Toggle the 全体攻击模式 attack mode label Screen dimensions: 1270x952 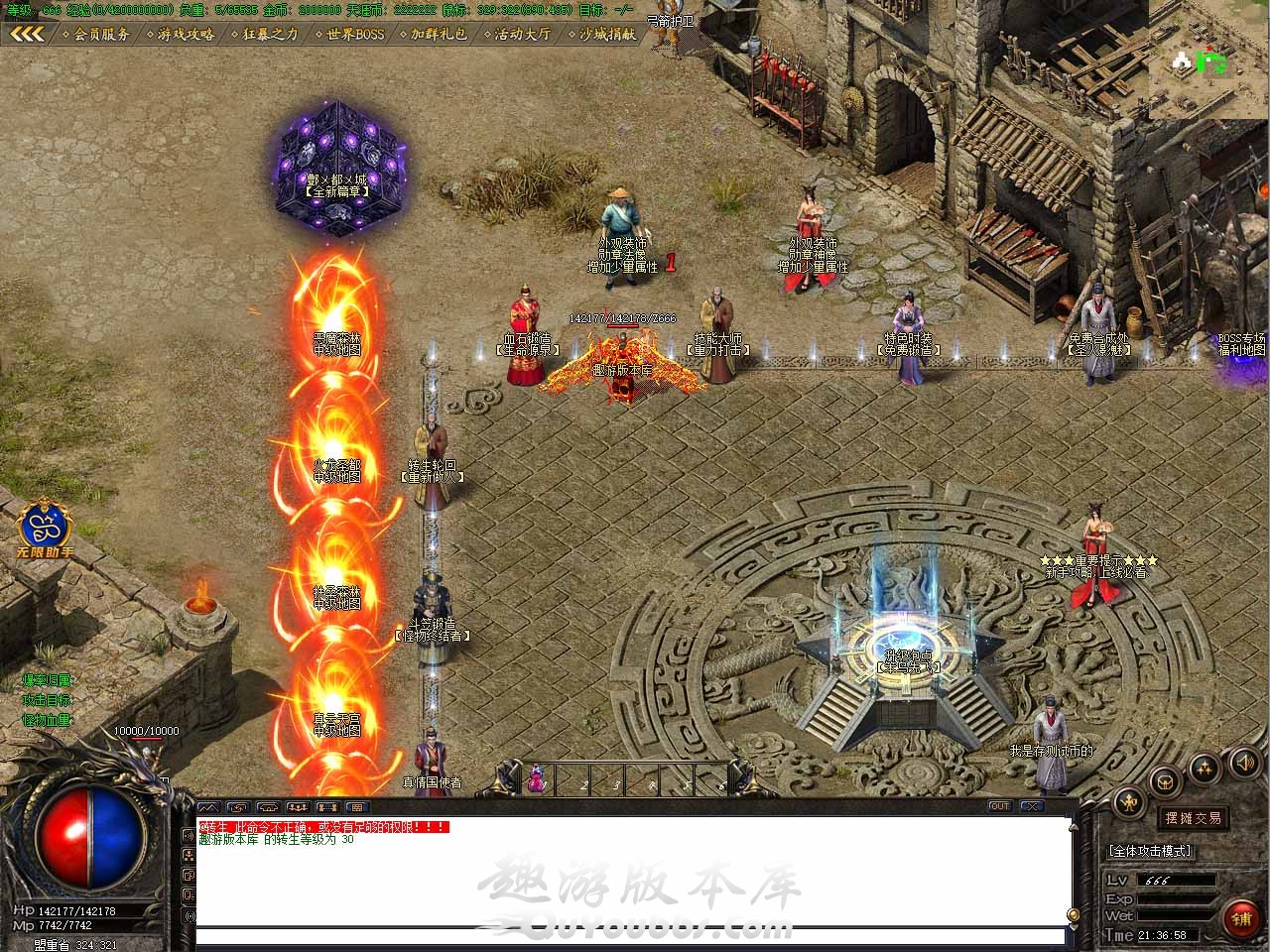tap(1149, 851)
